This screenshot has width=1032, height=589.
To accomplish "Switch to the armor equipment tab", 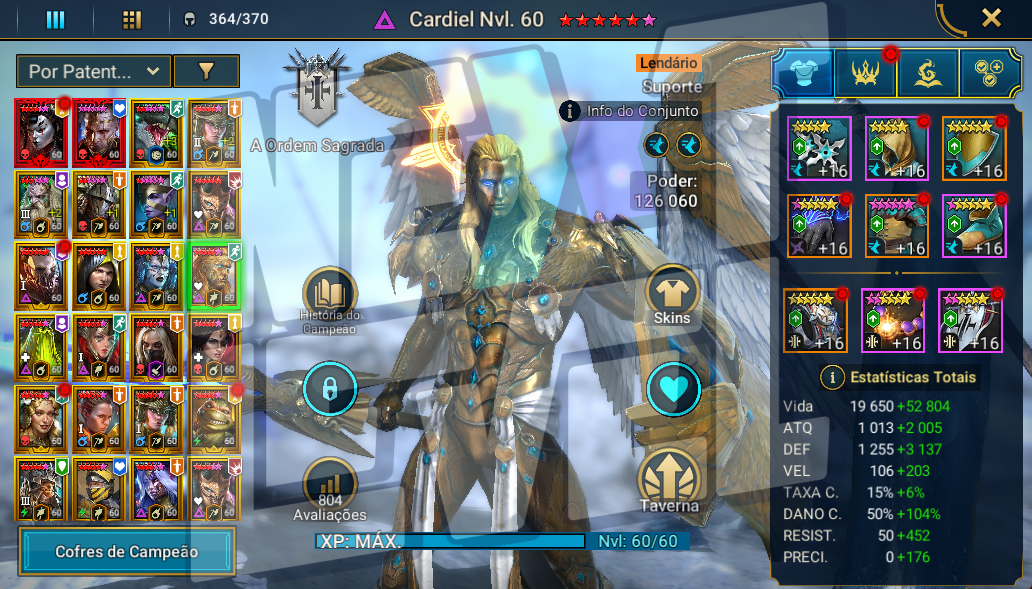I will pyautogui.click(x=803, y=74).
